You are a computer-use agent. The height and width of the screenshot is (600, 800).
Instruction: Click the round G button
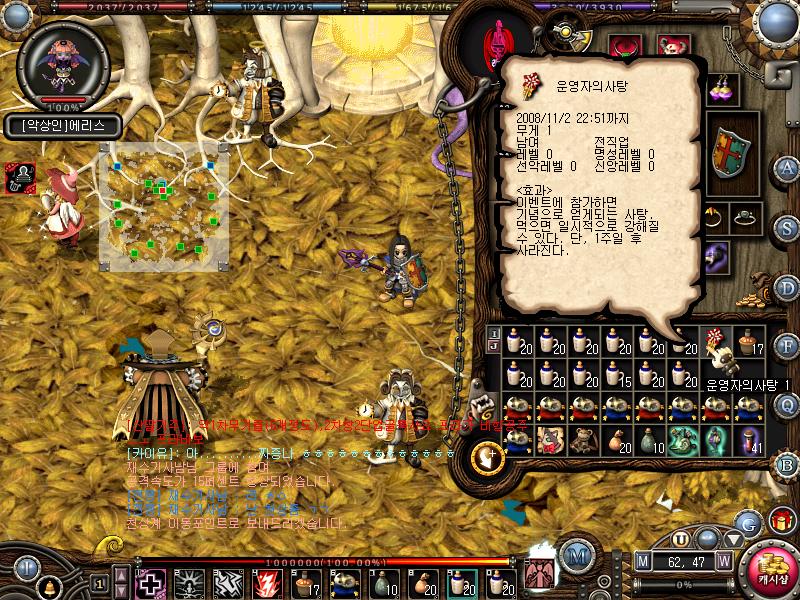(747, 522)
